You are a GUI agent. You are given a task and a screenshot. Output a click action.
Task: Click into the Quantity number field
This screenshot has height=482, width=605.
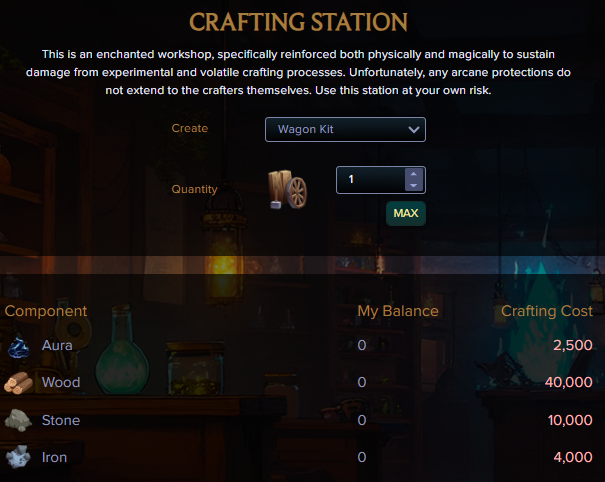370,180
